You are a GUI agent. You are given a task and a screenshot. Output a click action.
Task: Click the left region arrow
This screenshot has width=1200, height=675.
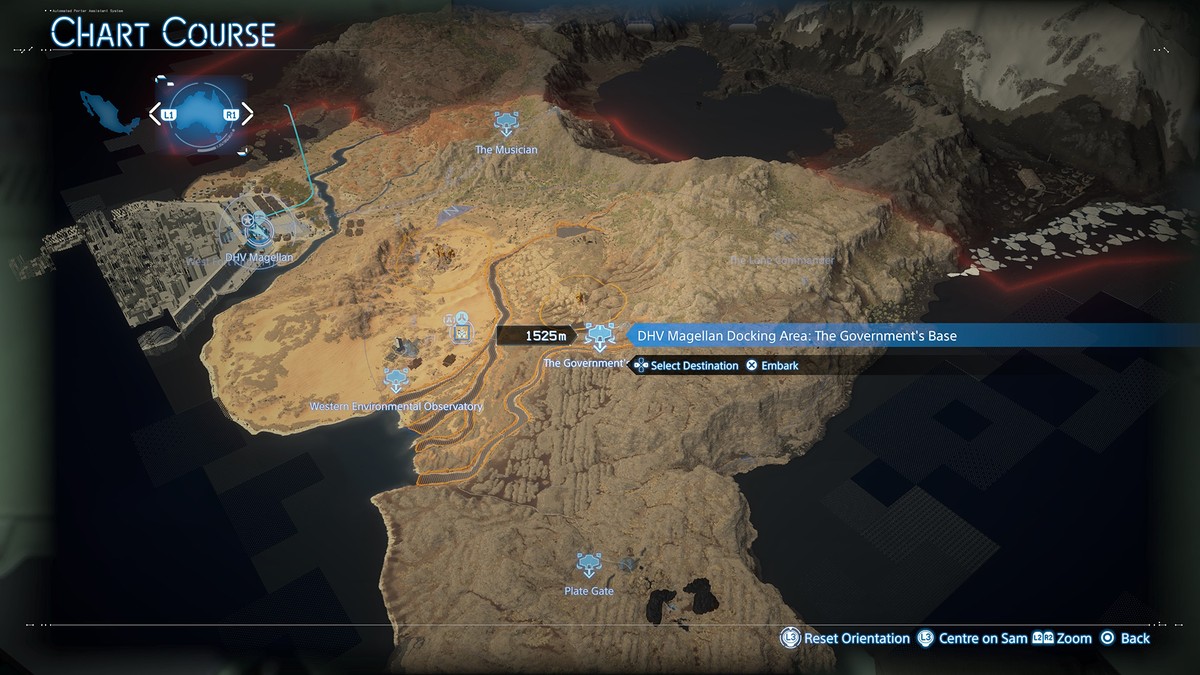(157, 114)
